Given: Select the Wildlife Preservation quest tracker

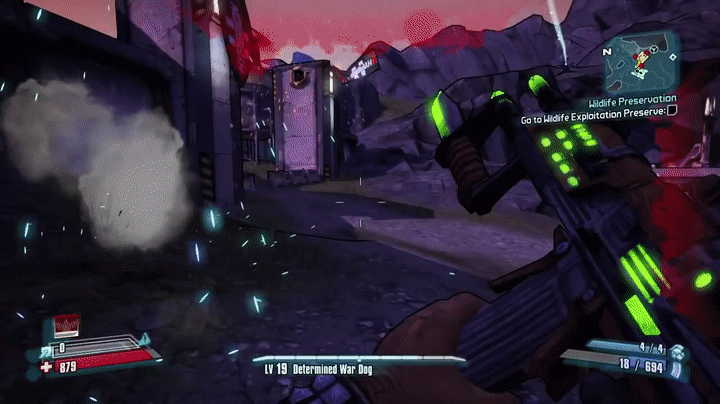Looking at the screenshot, I should (x=631, y=100).
